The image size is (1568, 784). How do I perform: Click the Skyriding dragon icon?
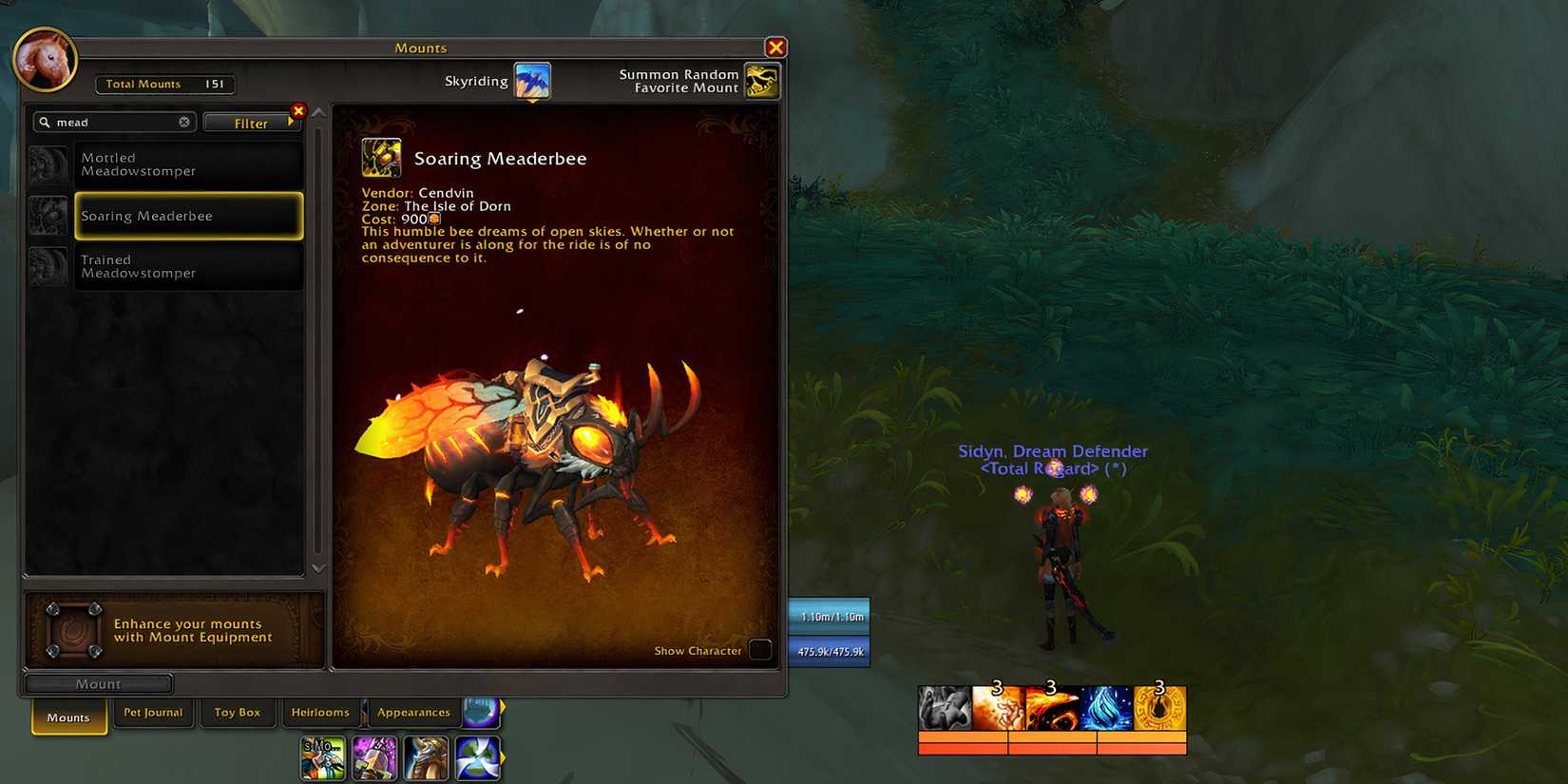[x=530, y=81]
